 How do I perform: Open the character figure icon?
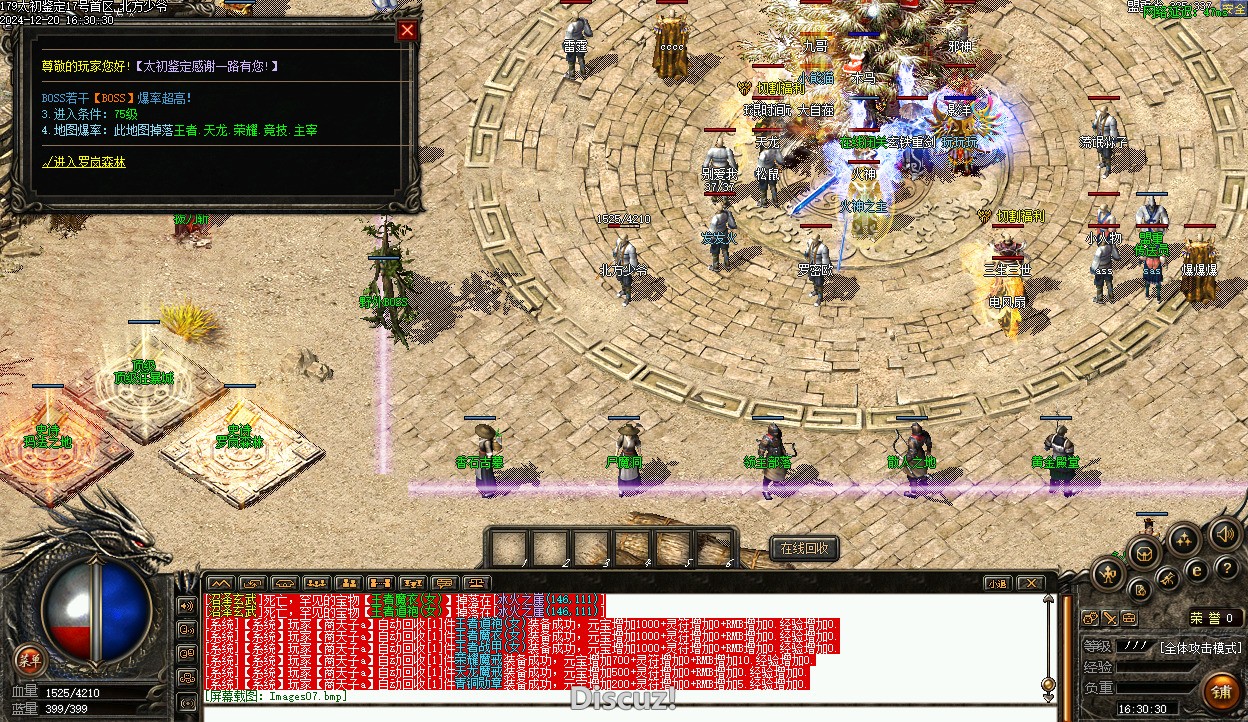click(x=1108, y=572)
